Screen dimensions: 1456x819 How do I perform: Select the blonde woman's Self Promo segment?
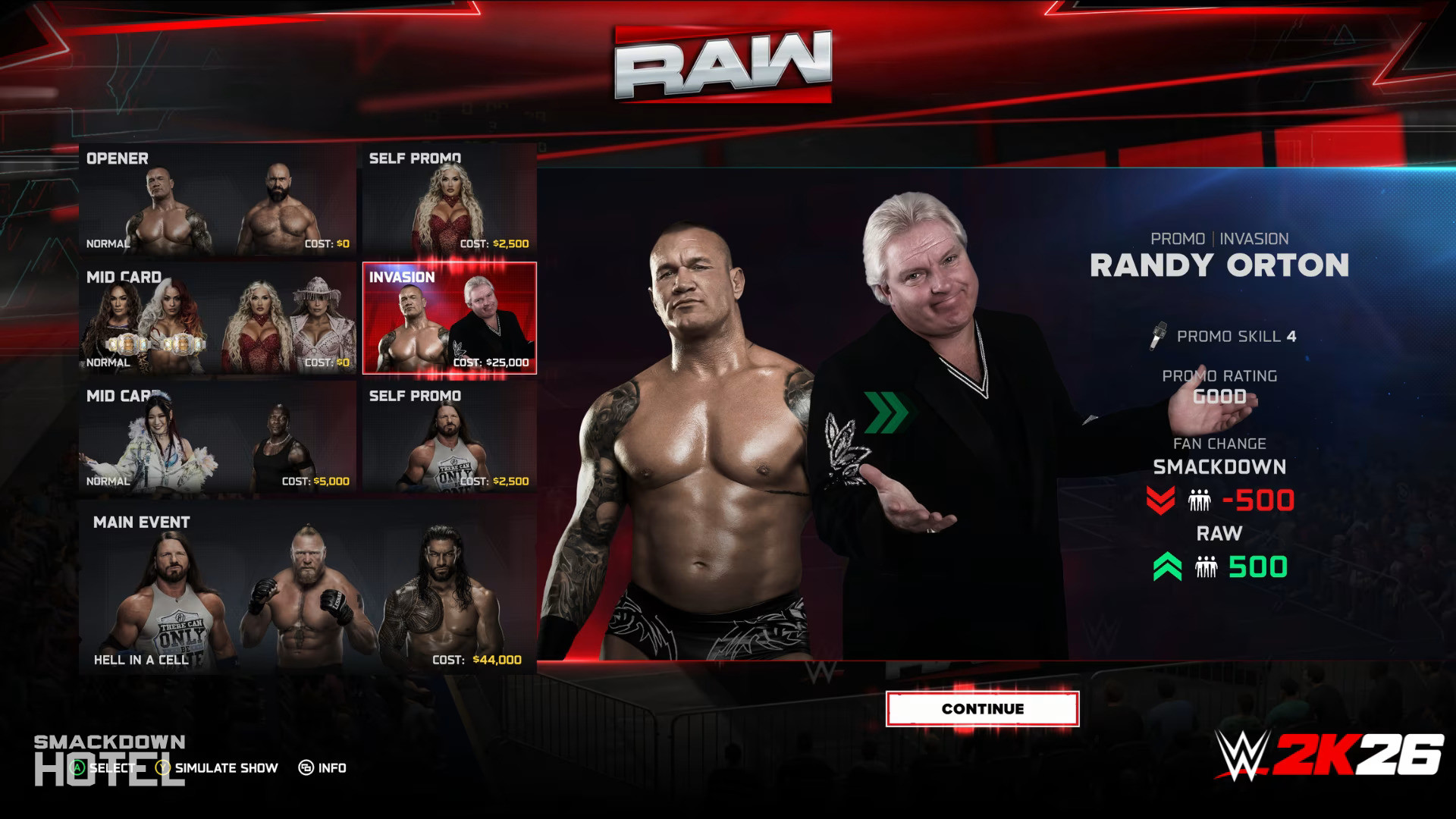(x=449, y=201)
